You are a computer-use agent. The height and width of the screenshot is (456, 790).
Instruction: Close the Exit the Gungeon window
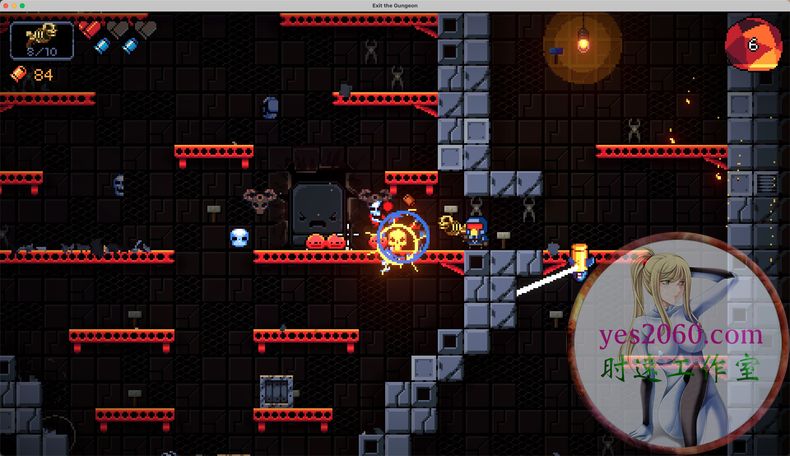tap(6, 6)
